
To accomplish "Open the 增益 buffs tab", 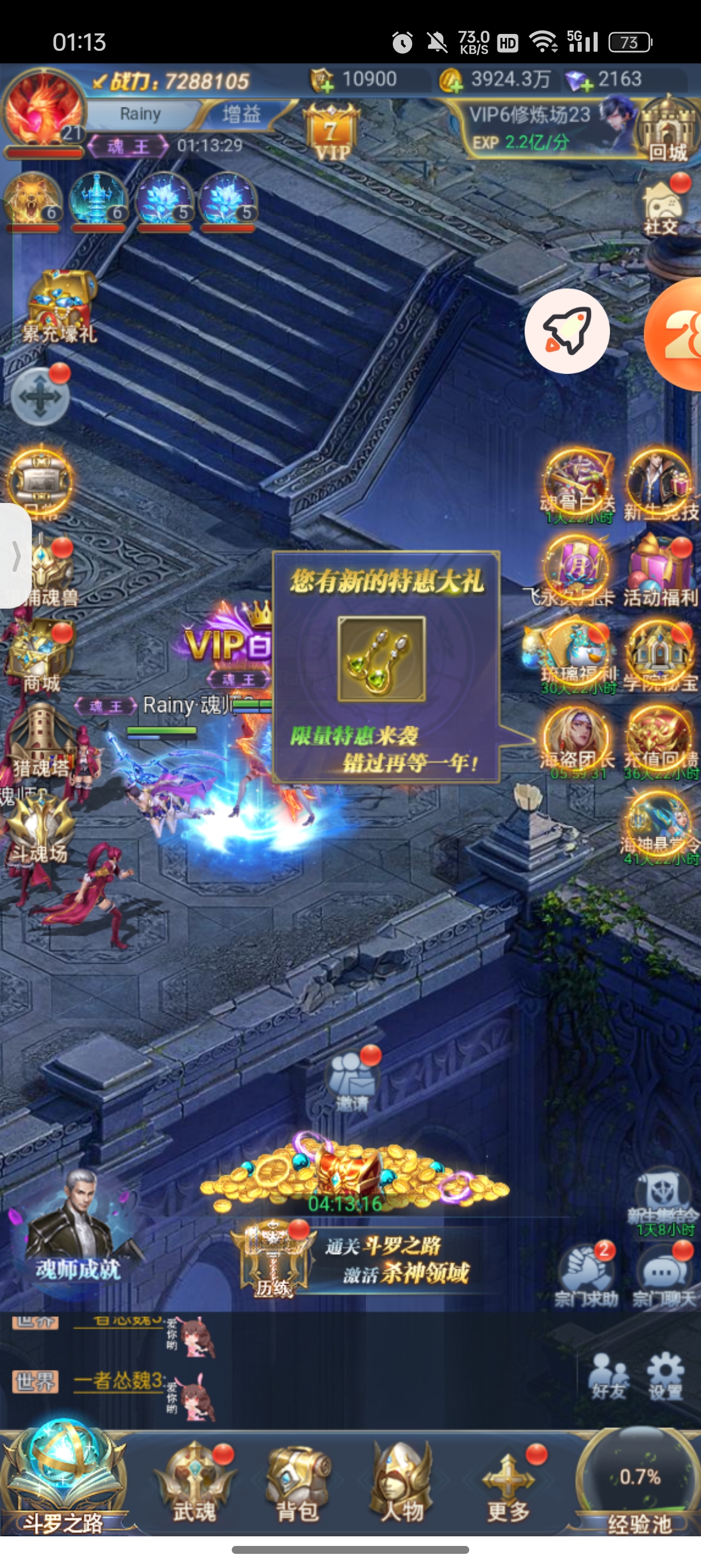I will [241, 114].
